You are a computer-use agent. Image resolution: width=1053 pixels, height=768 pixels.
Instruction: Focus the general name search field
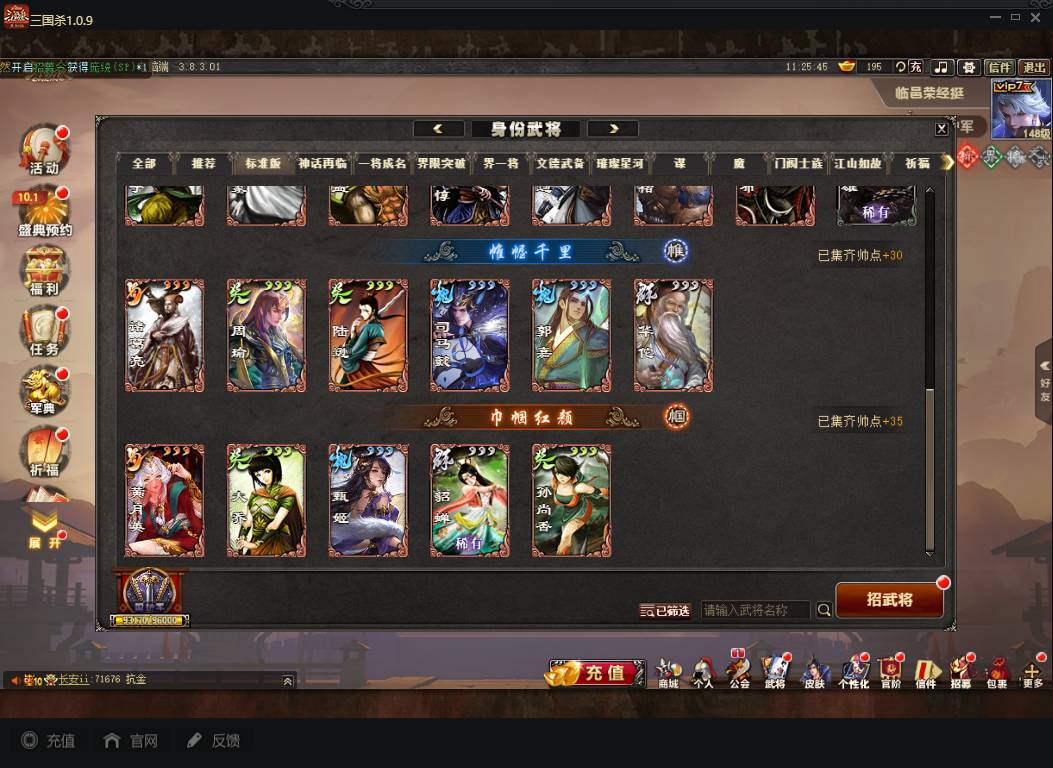pyautogui.click(x=756, y=610)
